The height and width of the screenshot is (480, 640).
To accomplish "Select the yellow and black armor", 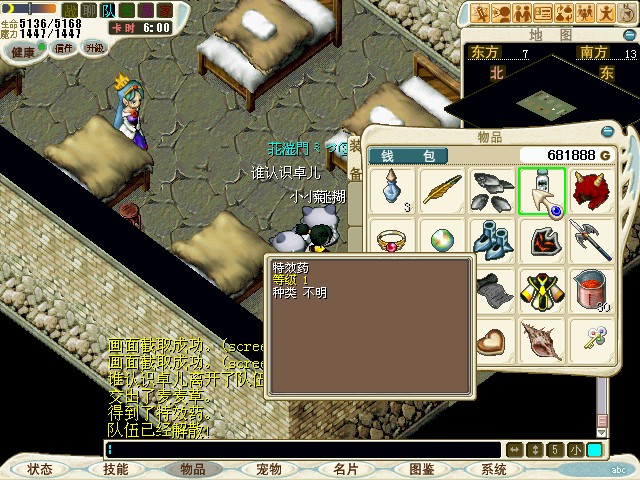I will coord(542,290).
